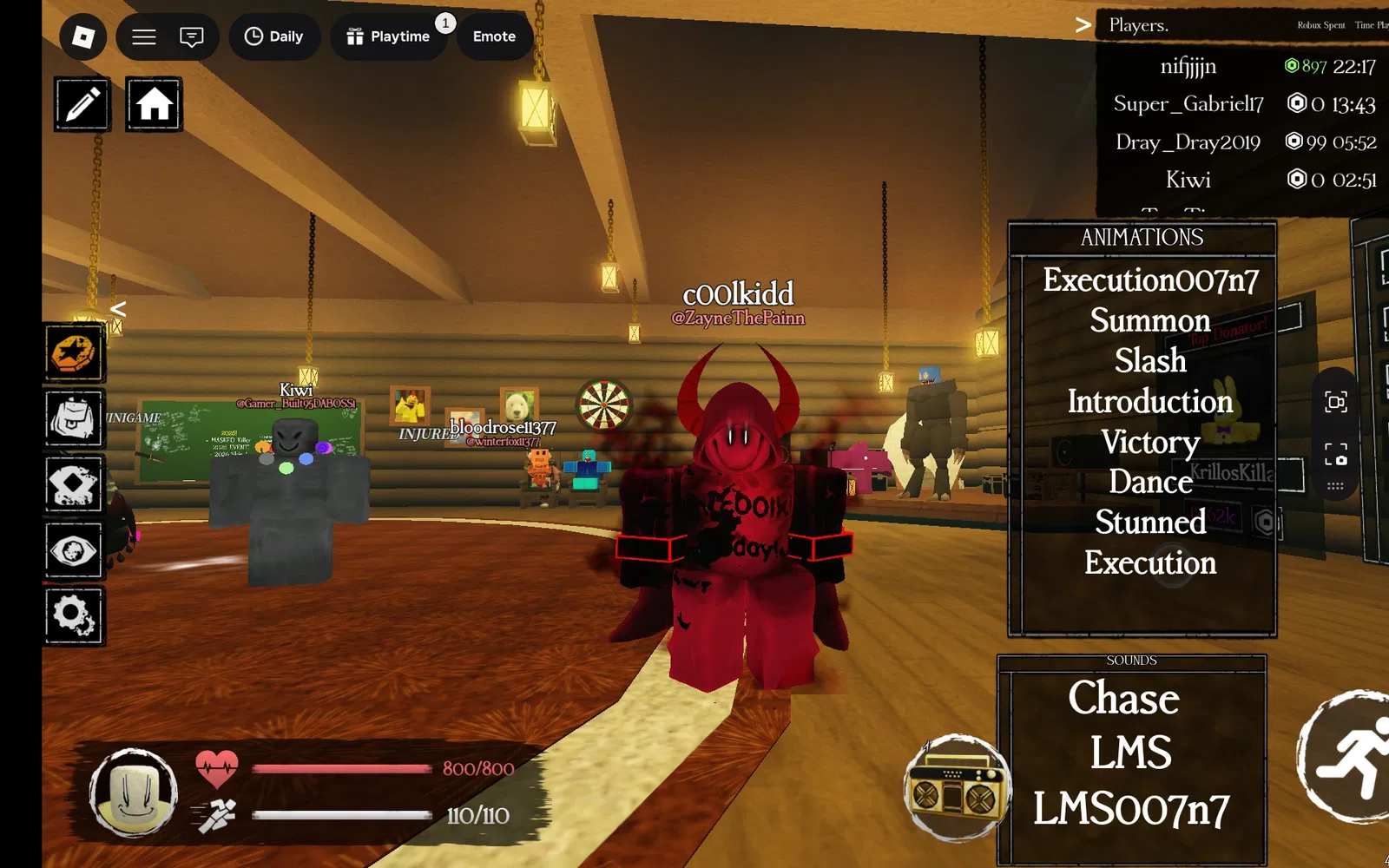This screenshot has width=1389, height=868.
Task: Click the home icon button
Action: tap(154, 104)
